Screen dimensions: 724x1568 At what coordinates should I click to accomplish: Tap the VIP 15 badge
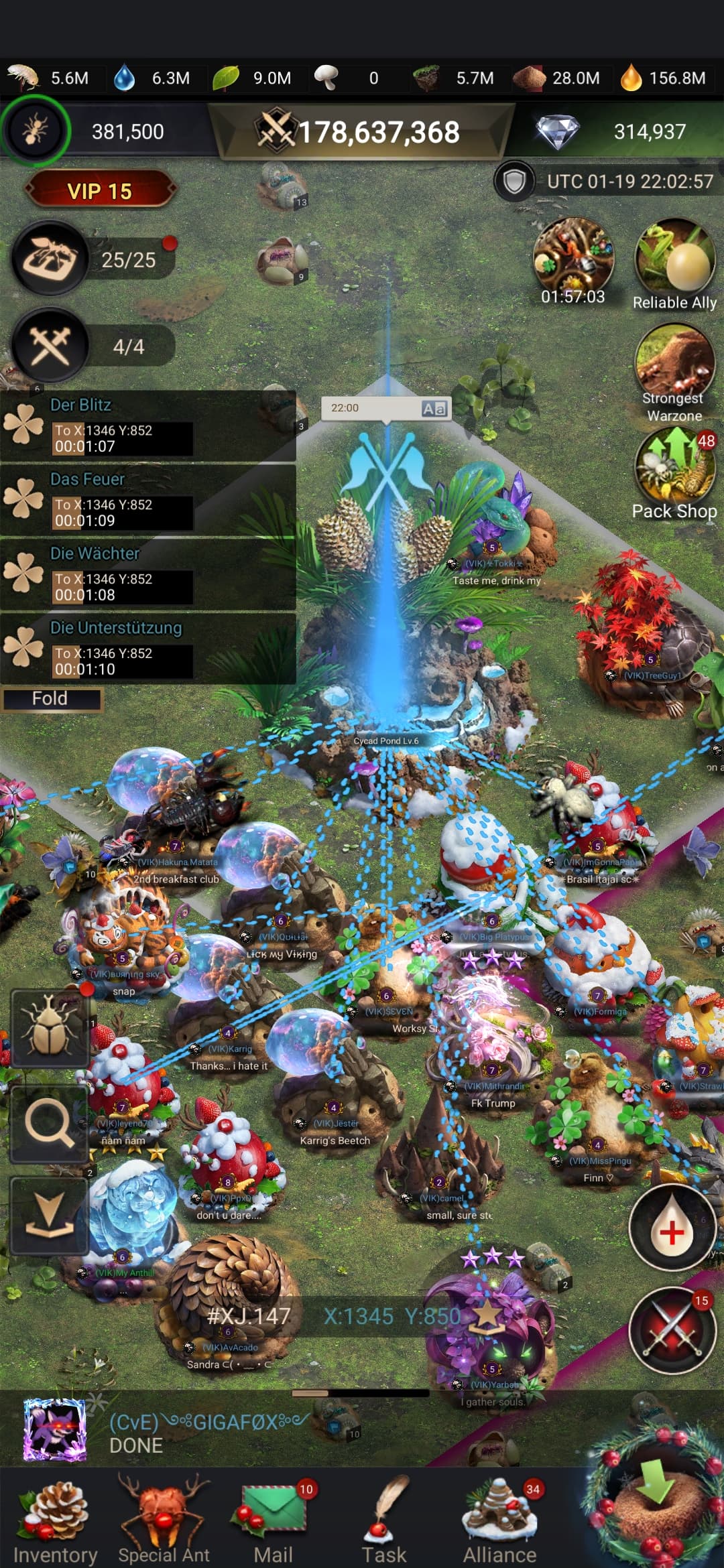pos(100,192)
